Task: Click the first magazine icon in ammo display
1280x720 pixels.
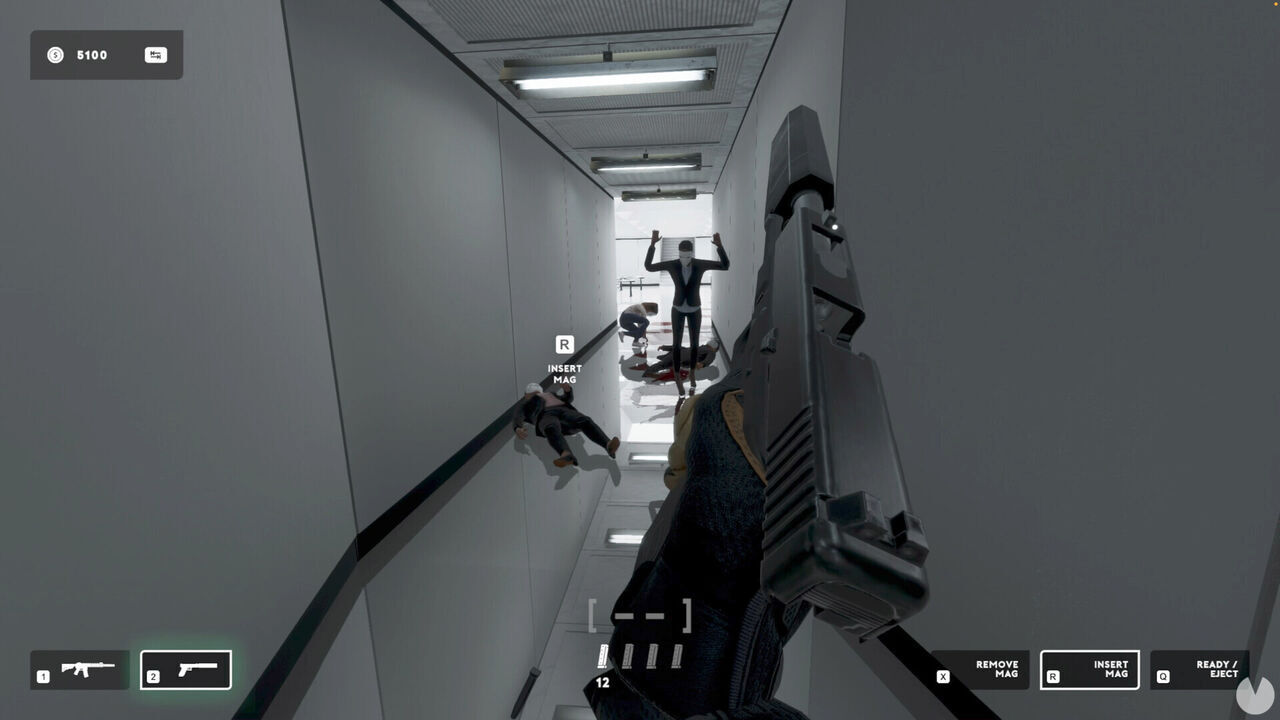Action: click(604, 657)
